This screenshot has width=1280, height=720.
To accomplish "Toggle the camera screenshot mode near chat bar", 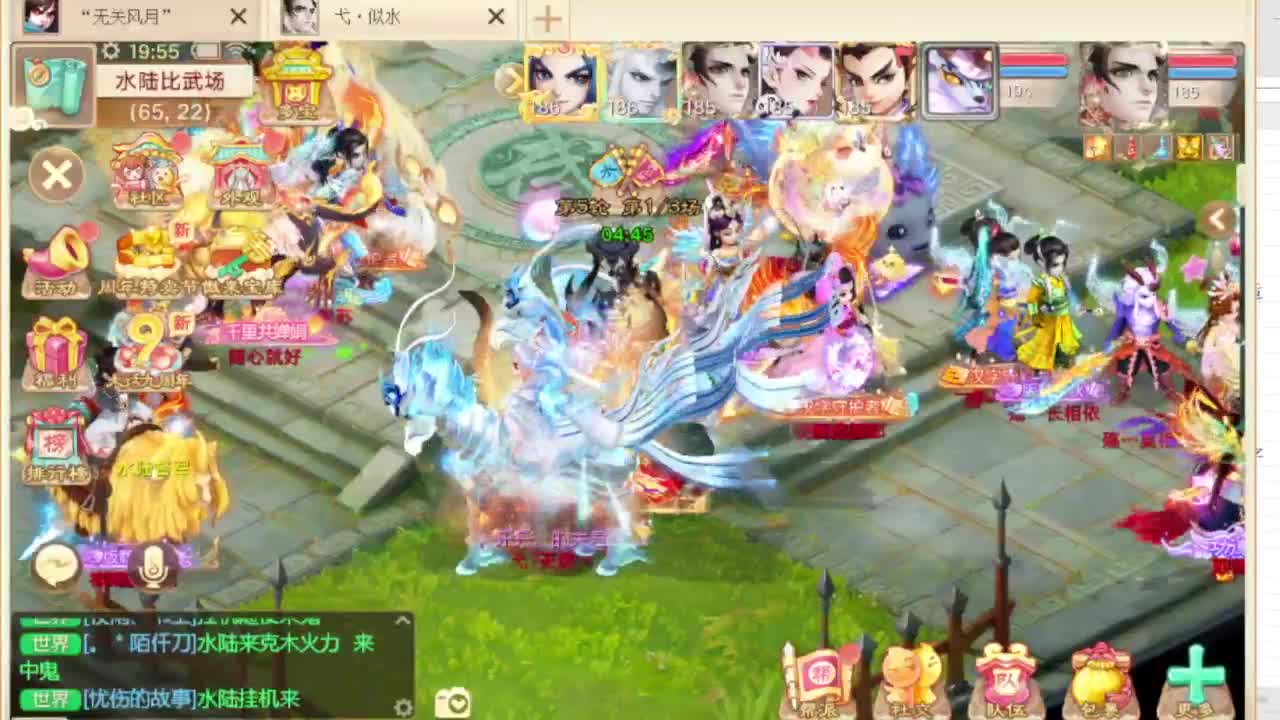I will coord(452,703).
